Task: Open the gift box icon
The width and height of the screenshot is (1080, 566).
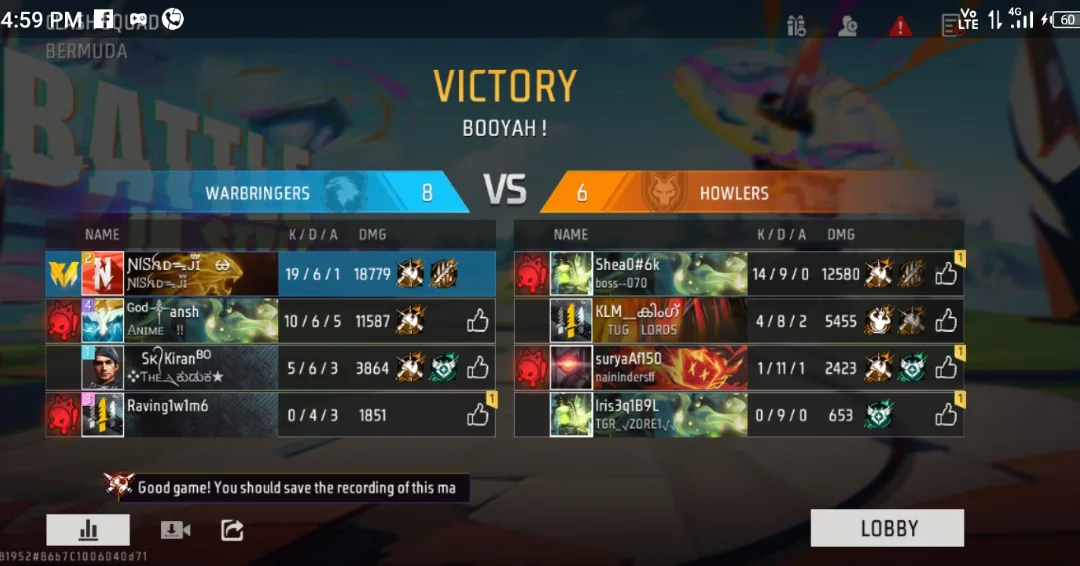Action: click(x=797, y=26)
